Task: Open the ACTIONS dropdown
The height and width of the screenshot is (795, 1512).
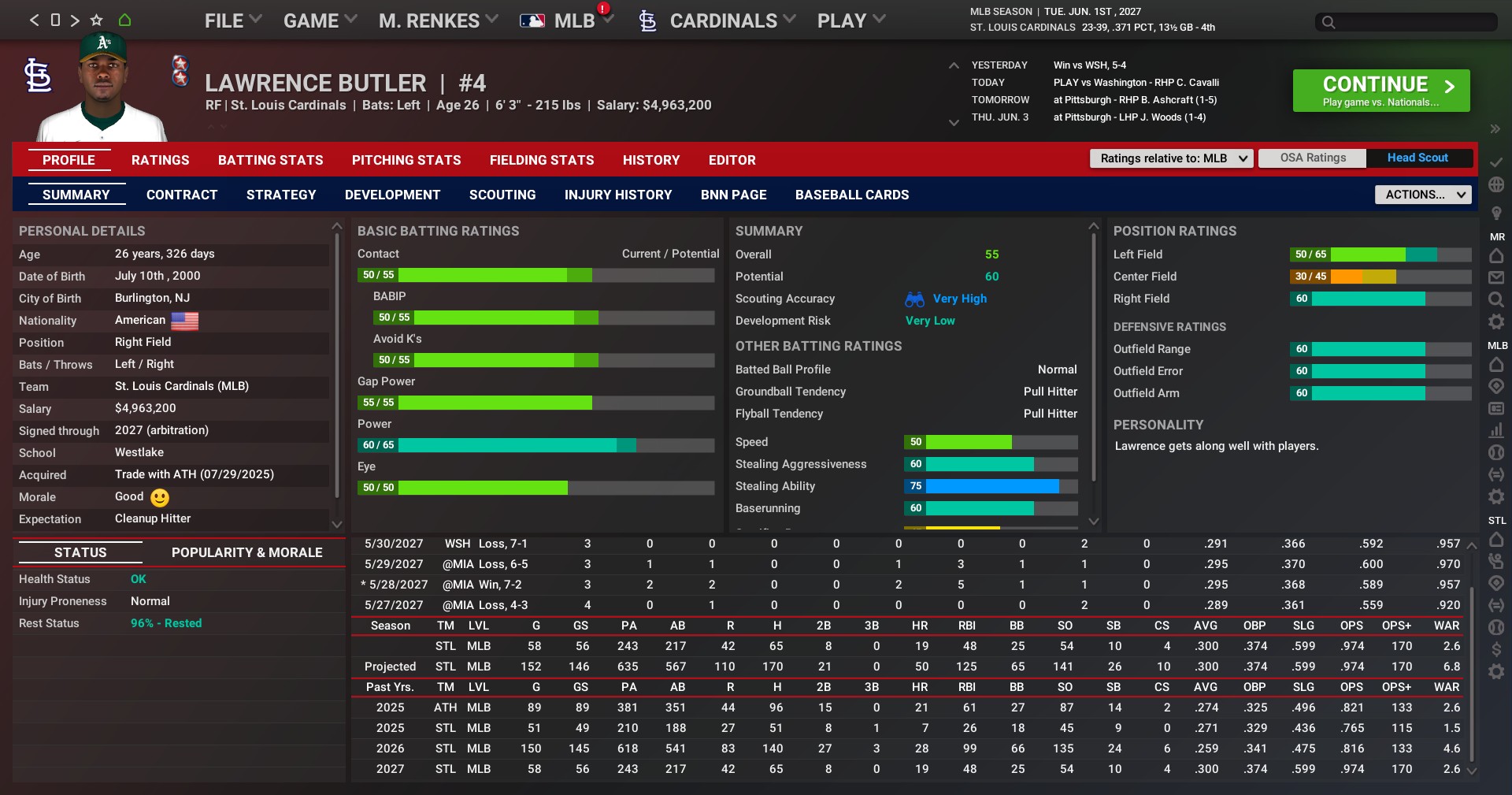Action: coord(1423,195)
